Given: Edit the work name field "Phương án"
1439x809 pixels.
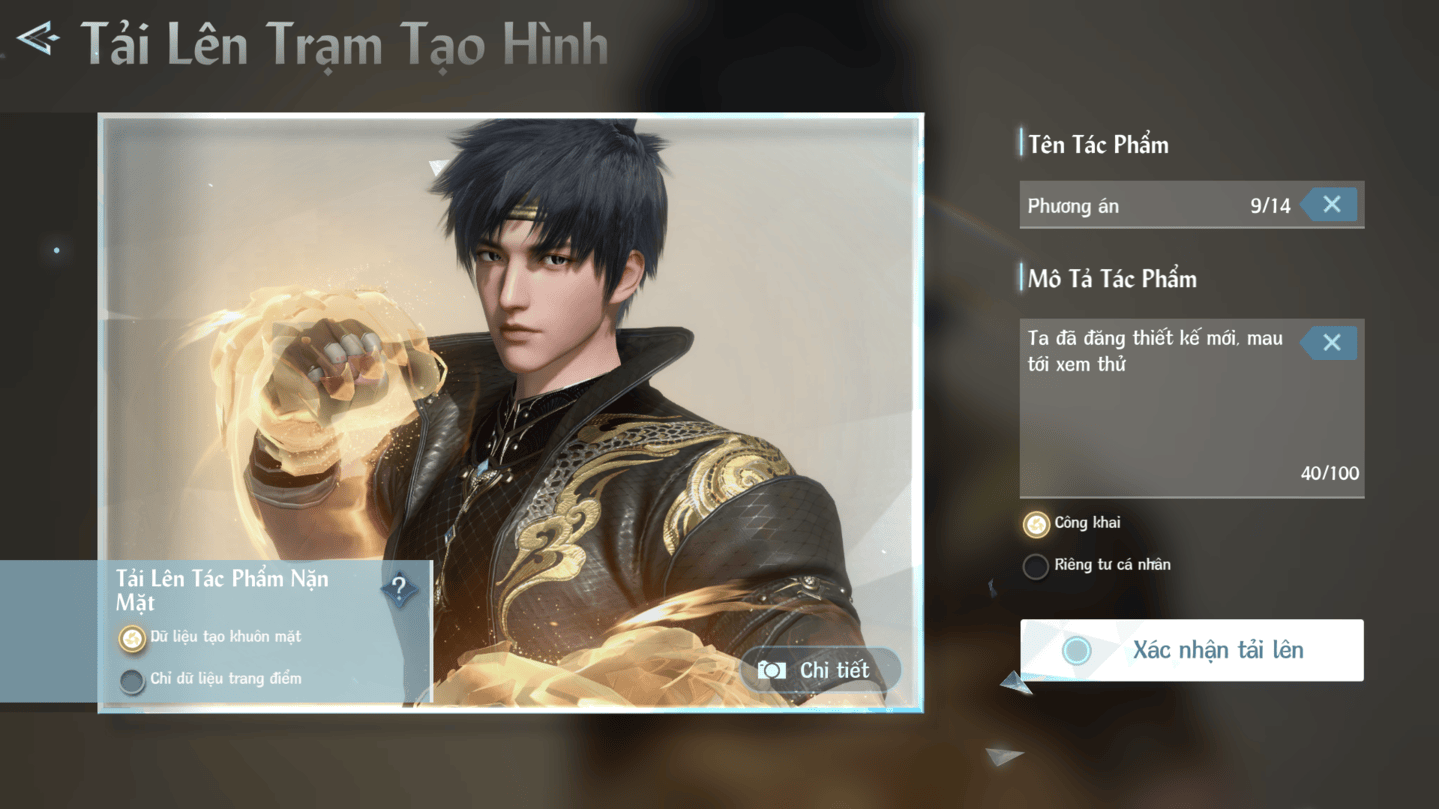Looking at the screenshot, I should (1130, 206).
